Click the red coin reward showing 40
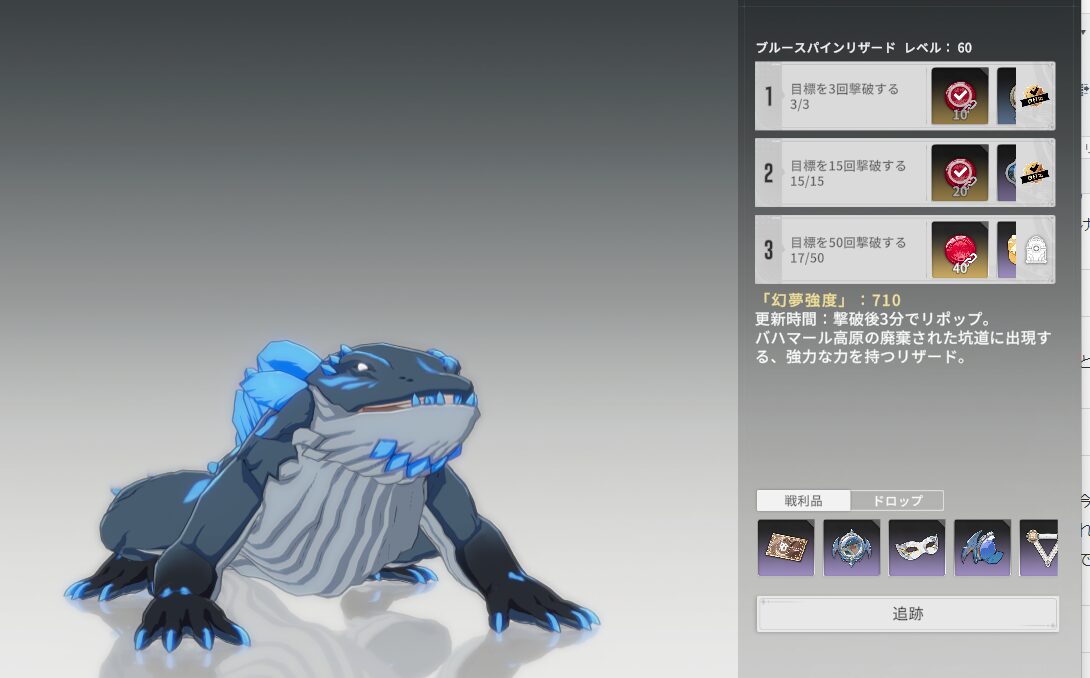 click(x=960, y=250)
